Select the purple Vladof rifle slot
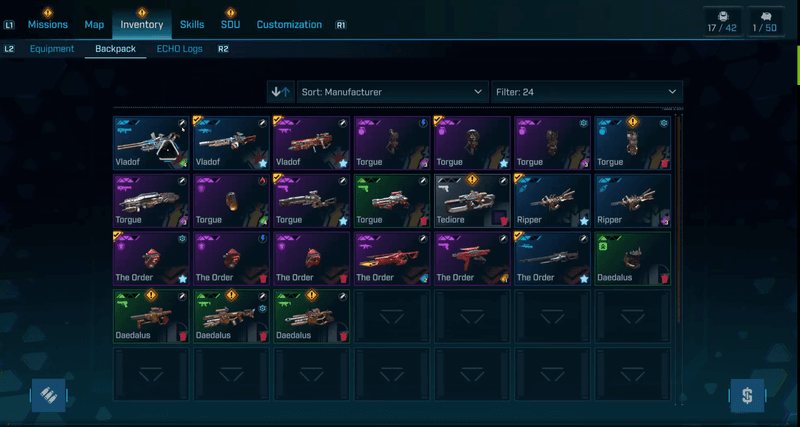 (312, 142)
